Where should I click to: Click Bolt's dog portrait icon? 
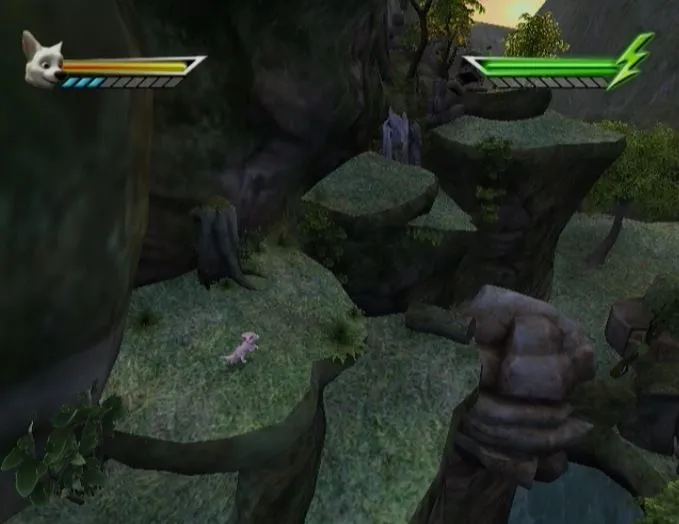pos(44,62)
